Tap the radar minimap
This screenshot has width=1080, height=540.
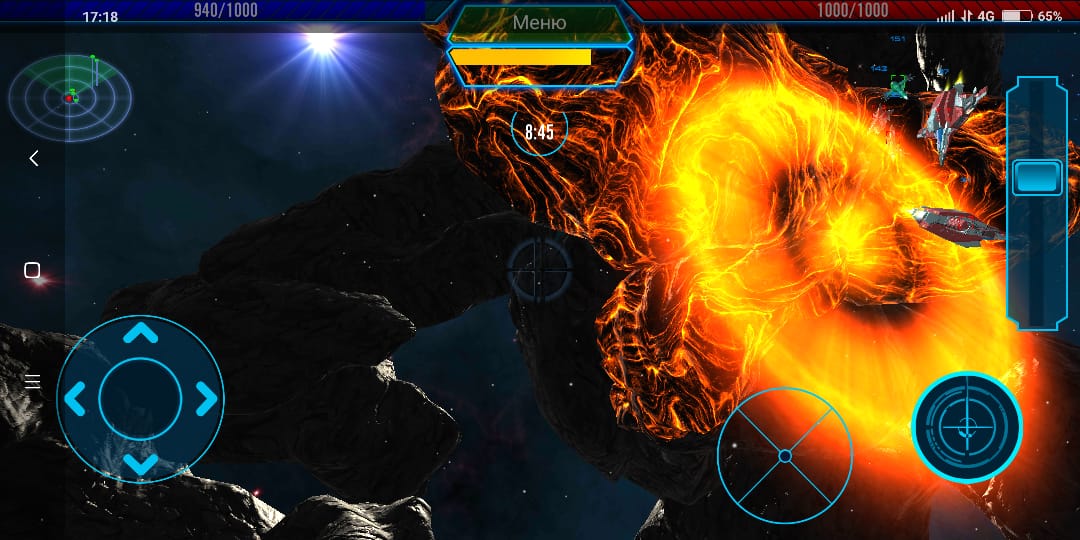70,97
